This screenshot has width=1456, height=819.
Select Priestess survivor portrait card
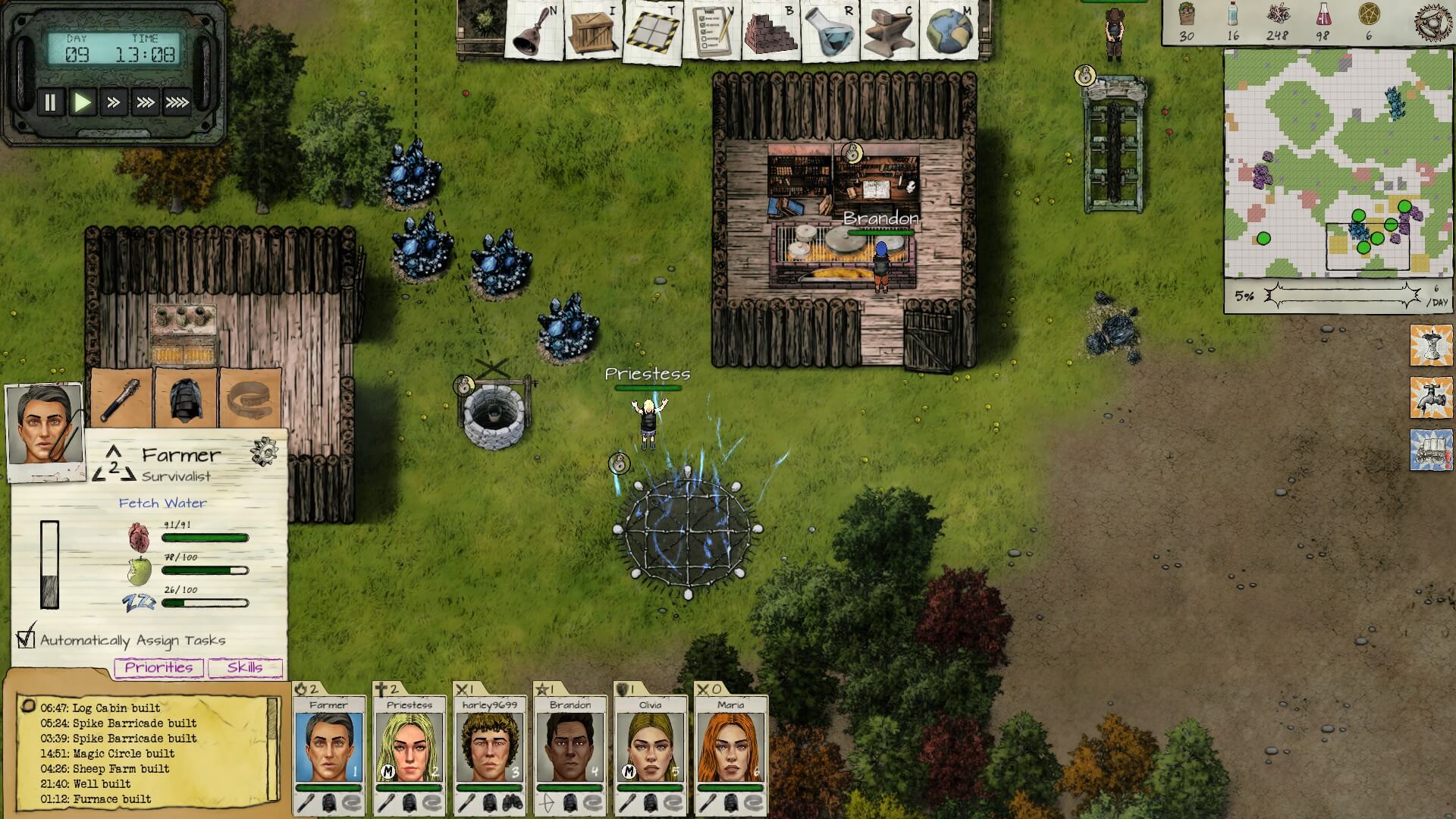pos(409,747)
